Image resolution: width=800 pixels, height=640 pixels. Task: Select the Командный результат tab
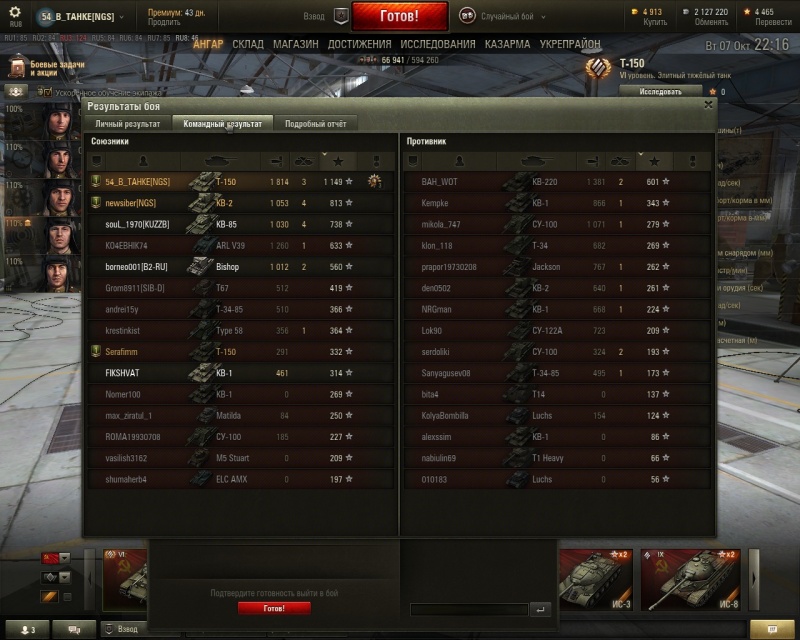[x=222, y=124]
